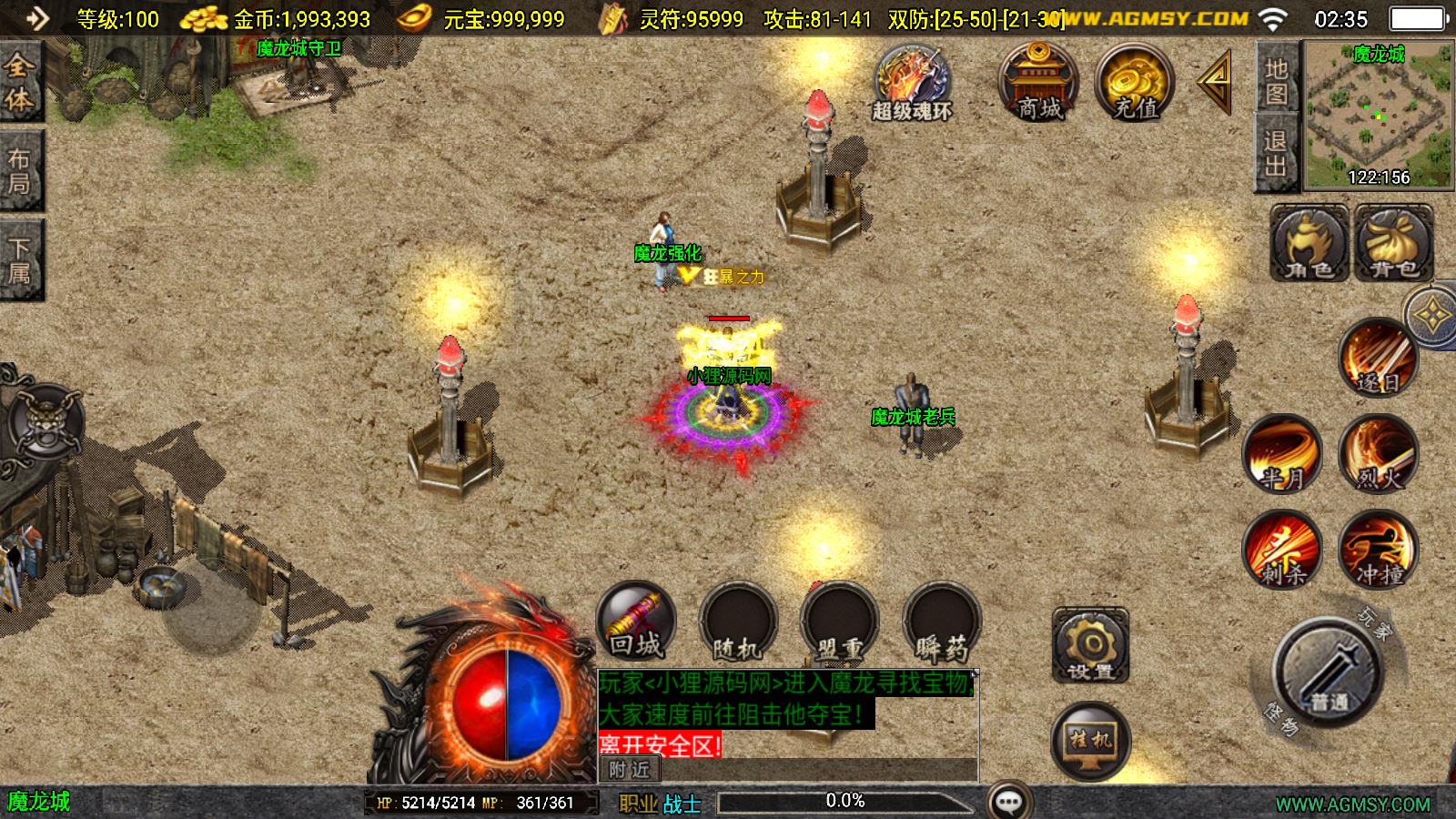1456x819 pixels.
Task: Open the 地图 map button
Action: (x=1276, y=80)
